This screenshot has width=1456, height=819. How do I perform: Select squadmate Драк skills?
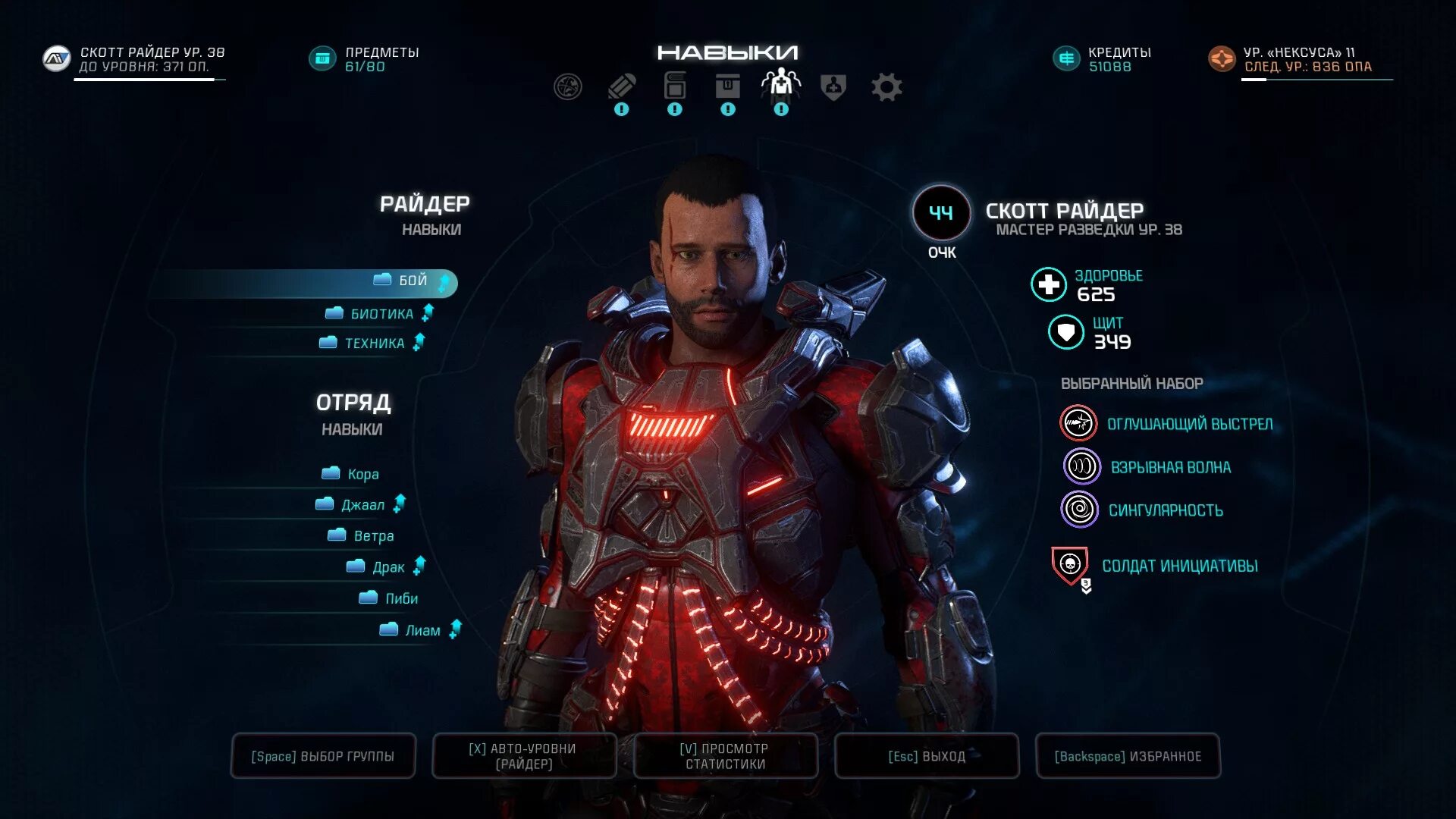388,568
